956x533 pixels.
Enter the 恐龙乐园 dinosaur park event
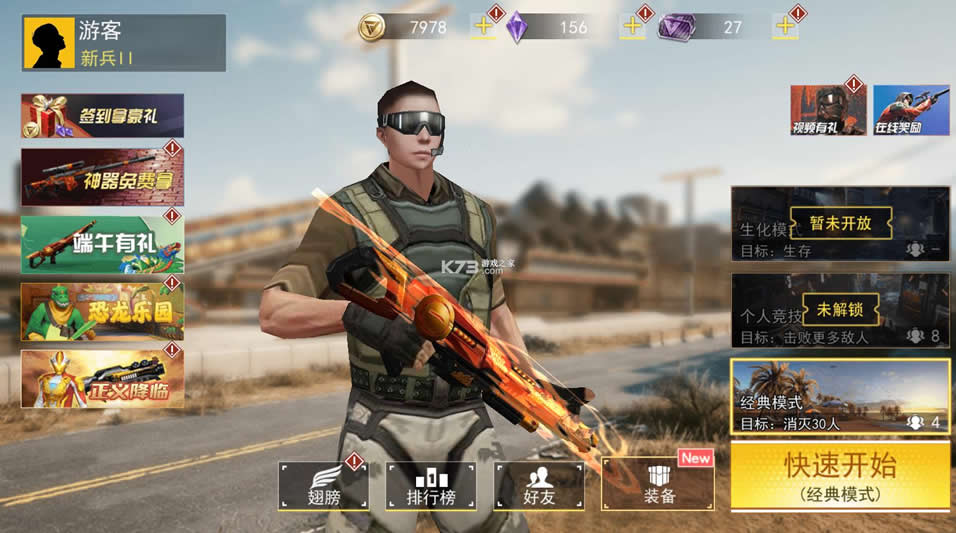click(x=102, y=312)
